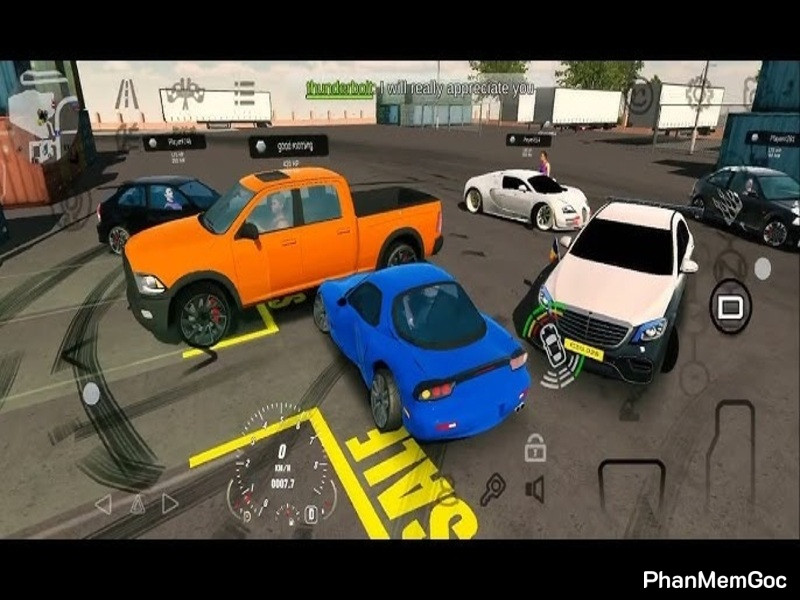This screenshot has width=800, height=600.
Task: Open the smiley face emote button
Action: (641, 96)
